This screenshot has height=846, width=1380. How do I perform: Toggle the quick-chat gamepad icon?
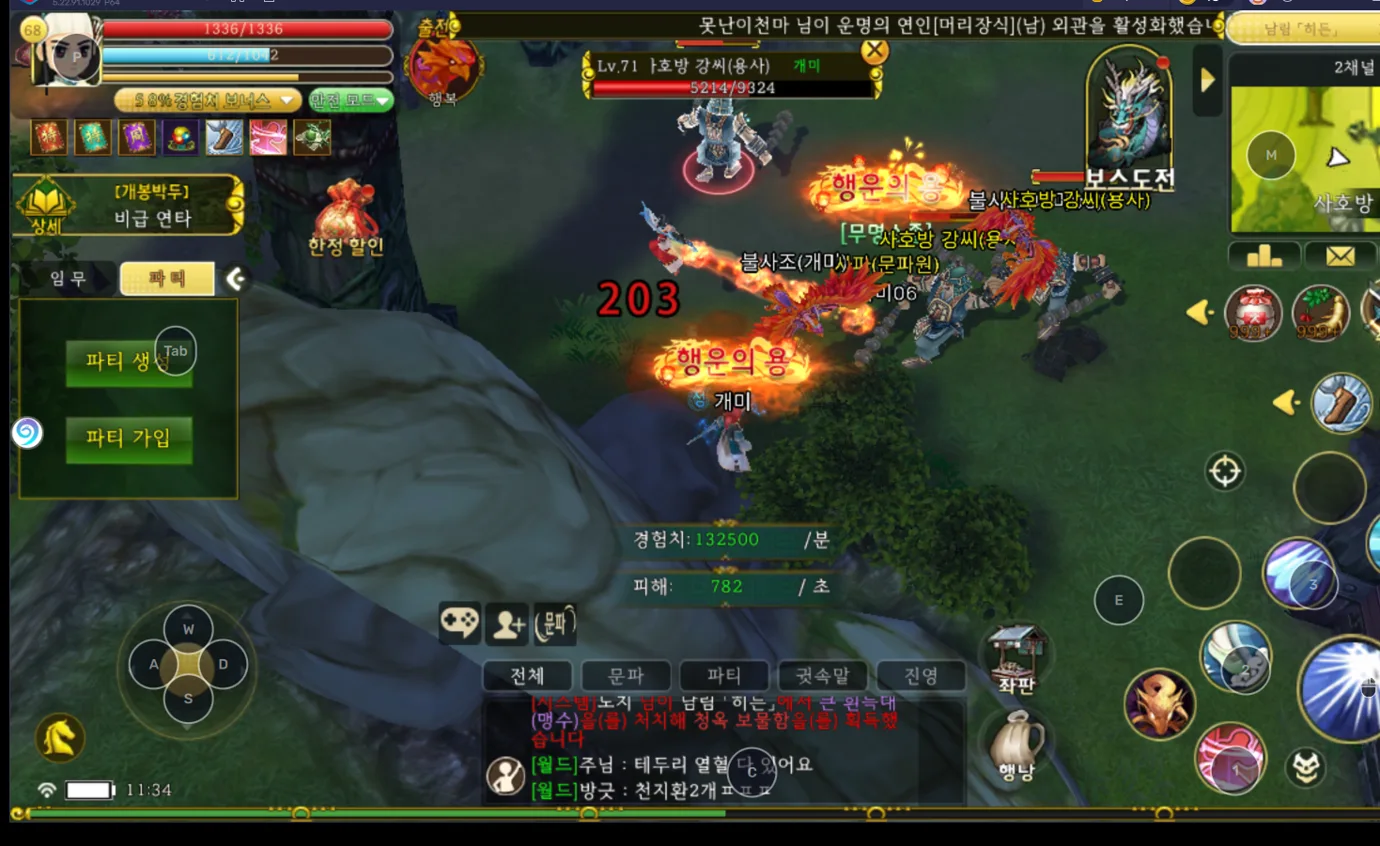pyautogui.click(x=458, y=621)
